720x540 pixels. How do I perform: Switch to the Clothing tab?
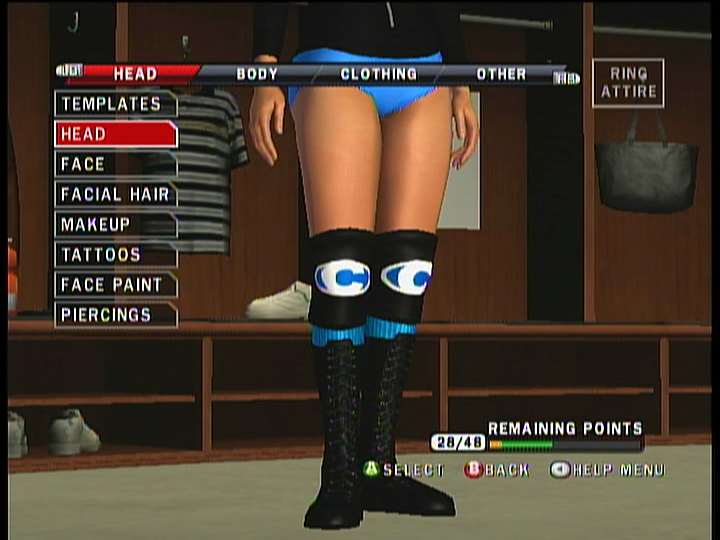tap(378, 74)
